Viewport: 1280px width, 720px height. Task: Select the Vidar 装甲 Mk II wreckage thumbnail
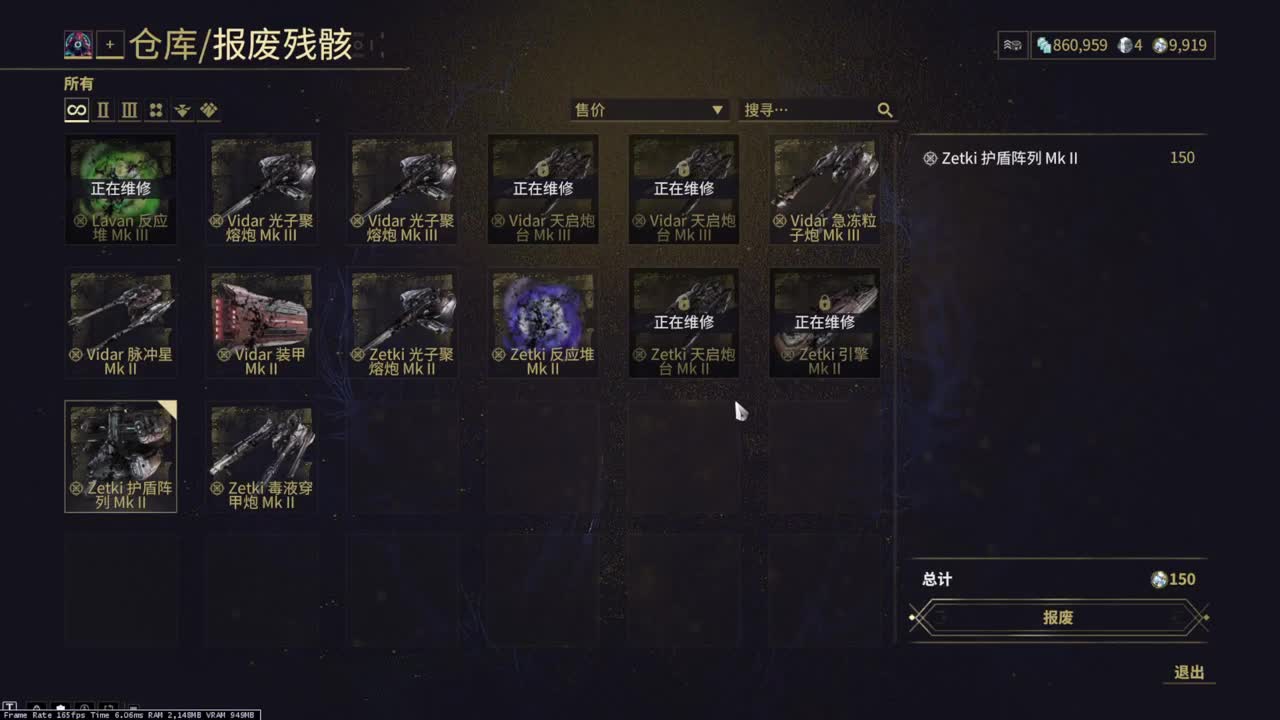[262, 322]
